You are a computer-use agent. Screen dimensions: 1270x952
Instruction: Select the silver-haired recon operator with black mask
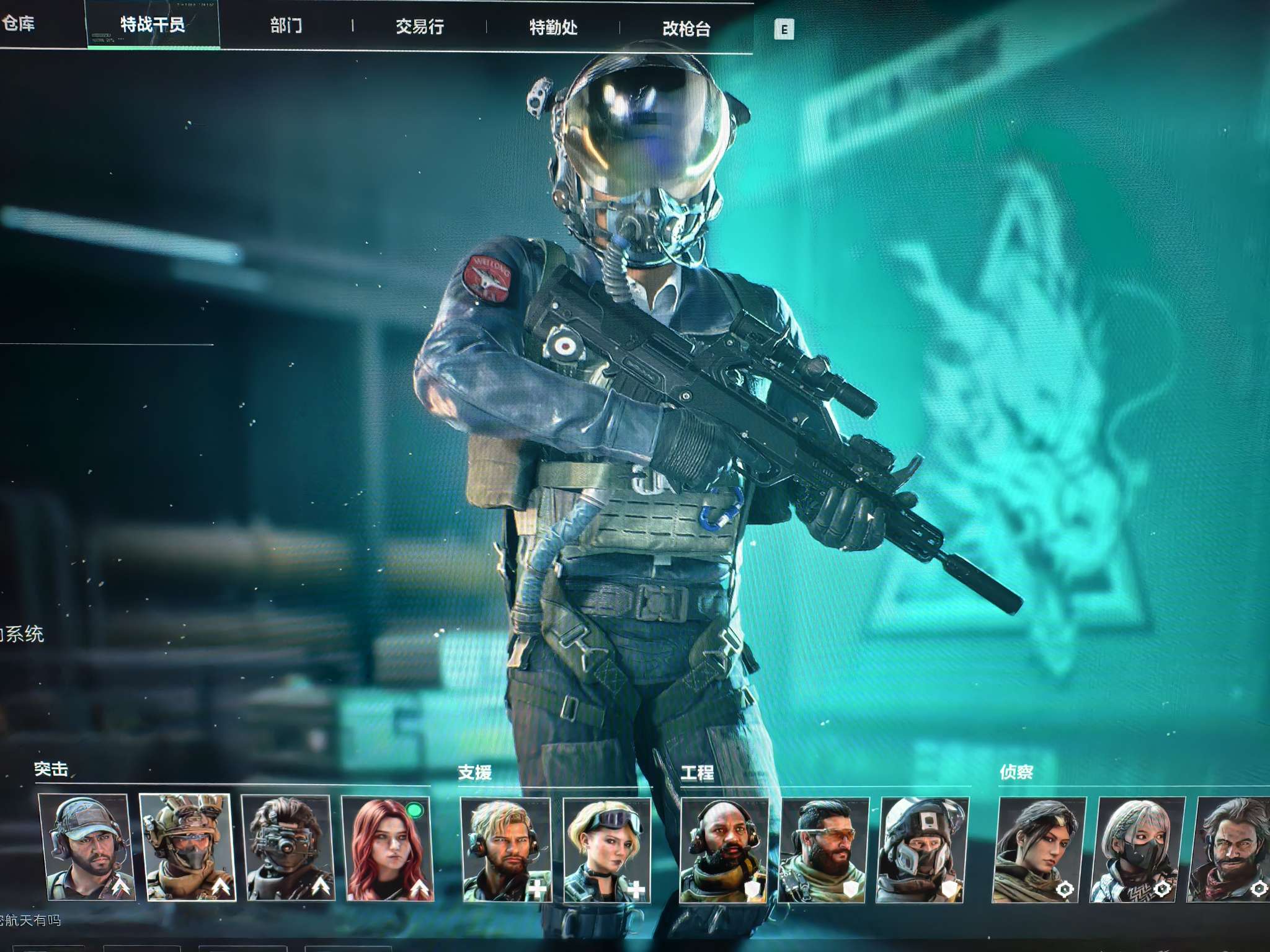pos(1138,850)
